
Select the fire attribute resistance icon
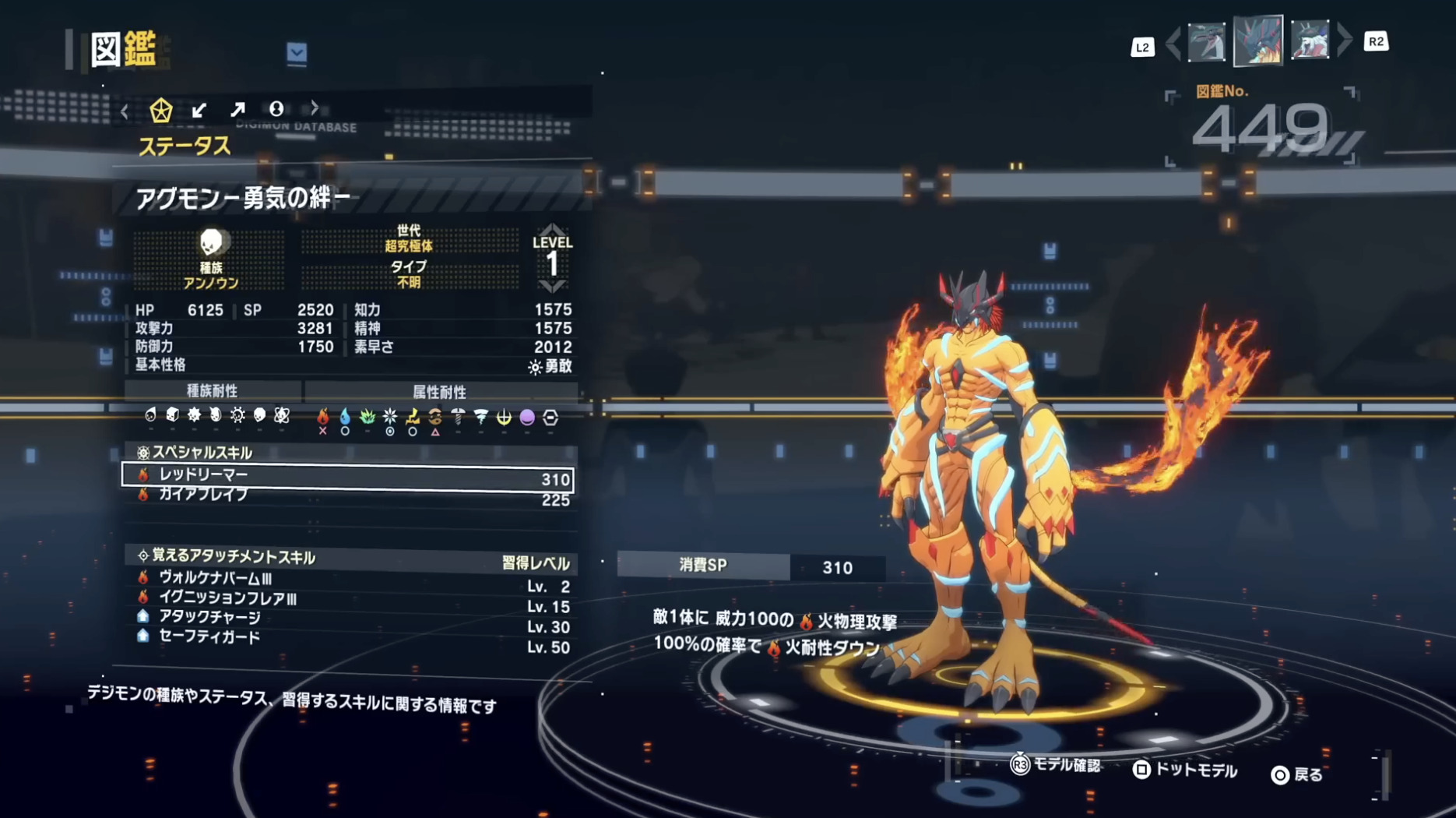tap(324, 418)
